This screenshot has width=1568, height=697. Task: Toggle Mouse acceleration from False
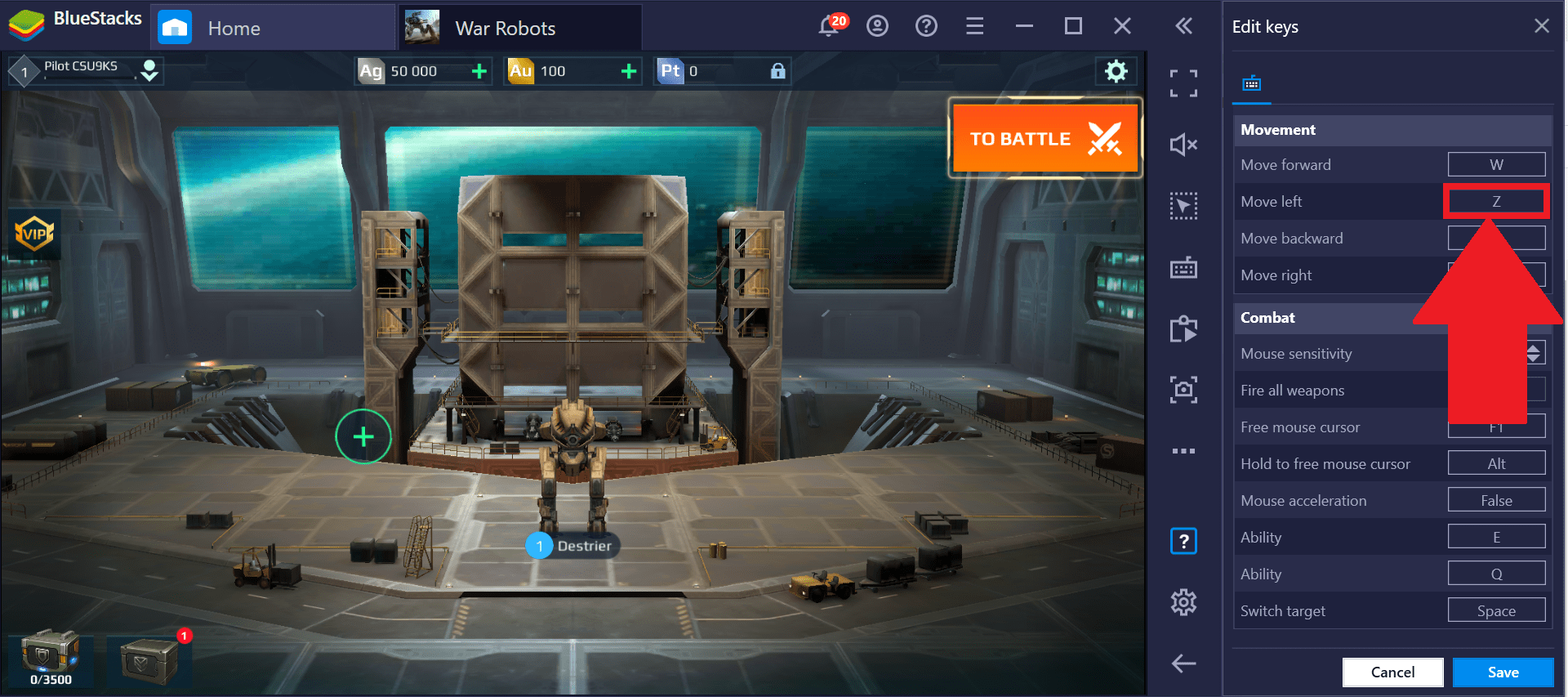click(x=1496, y=499)
